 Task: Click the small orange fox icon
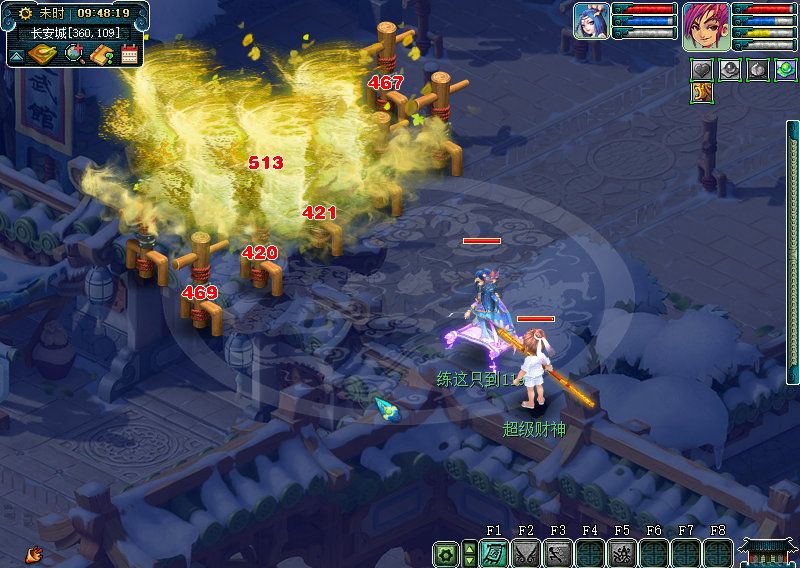pos(35,552)
